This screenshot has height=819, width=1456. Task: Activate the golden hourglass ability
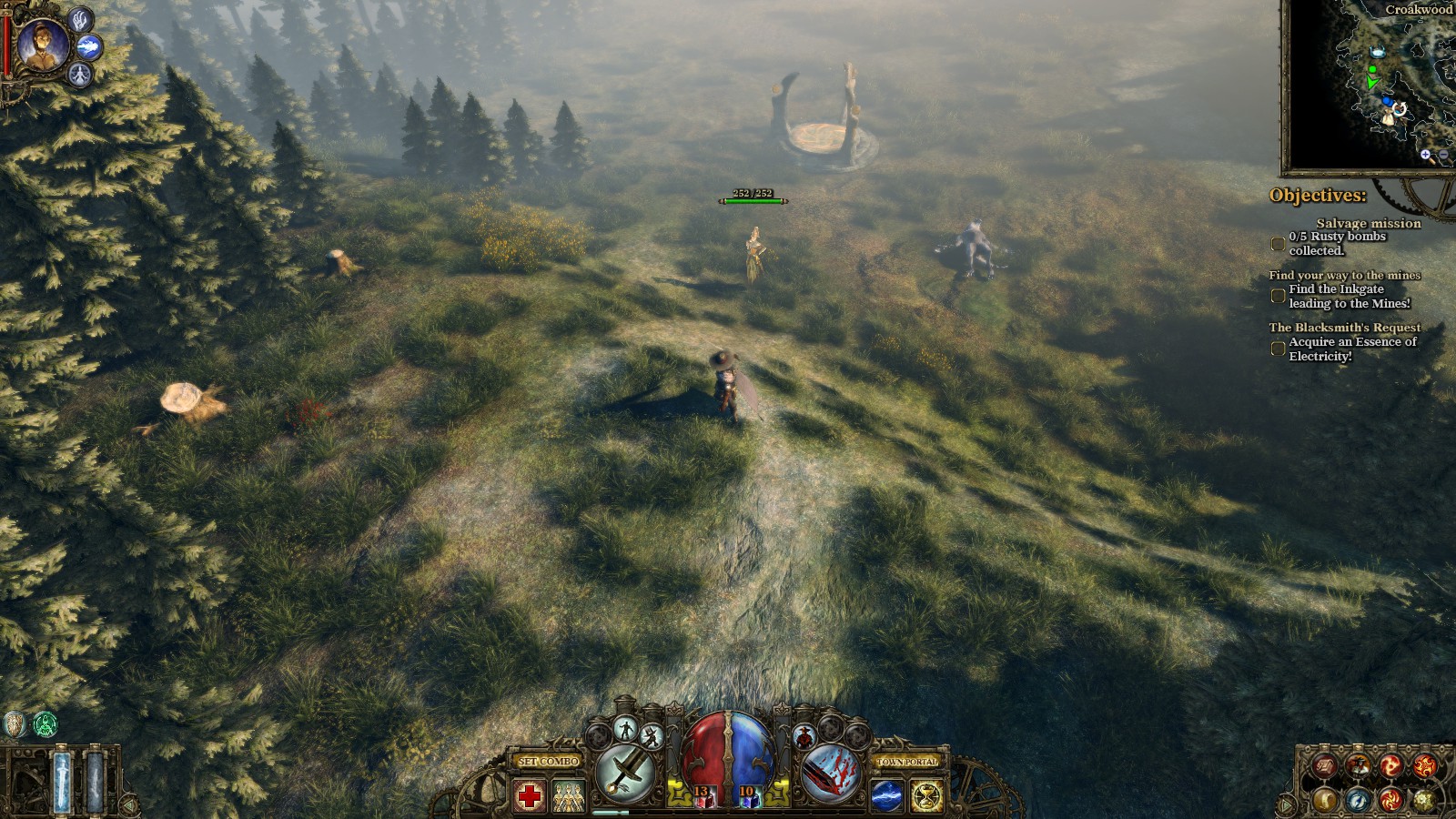926,797
